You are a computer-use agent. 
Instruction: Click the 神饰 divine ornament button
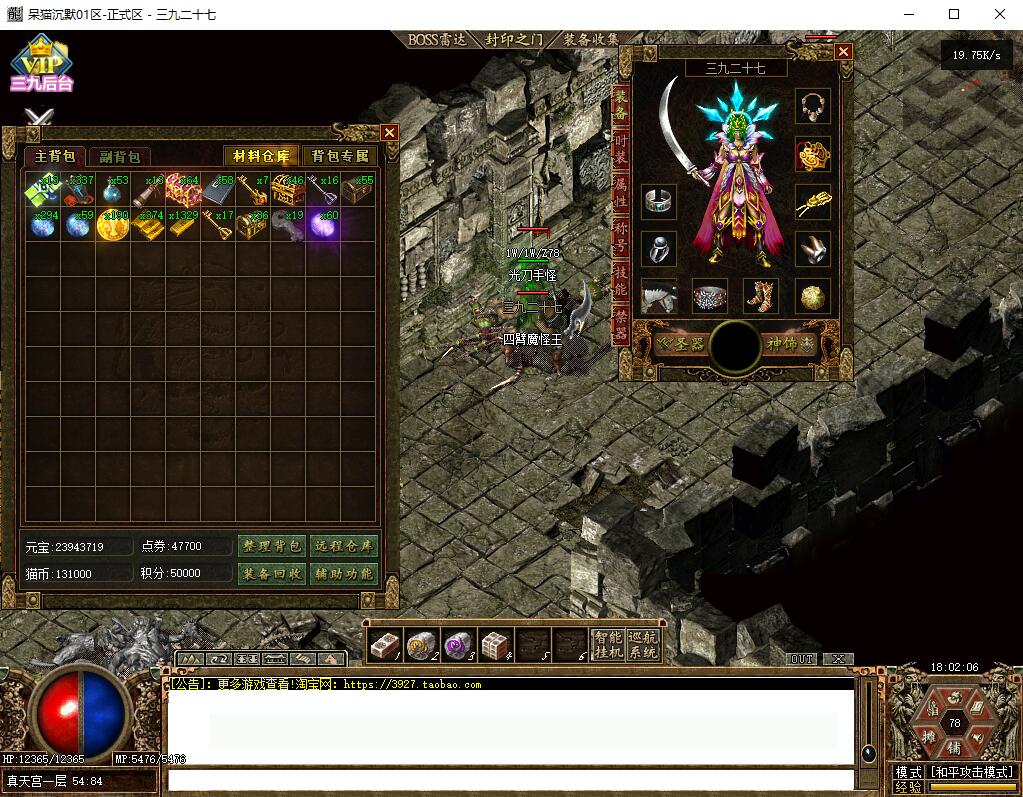[790, 344]
